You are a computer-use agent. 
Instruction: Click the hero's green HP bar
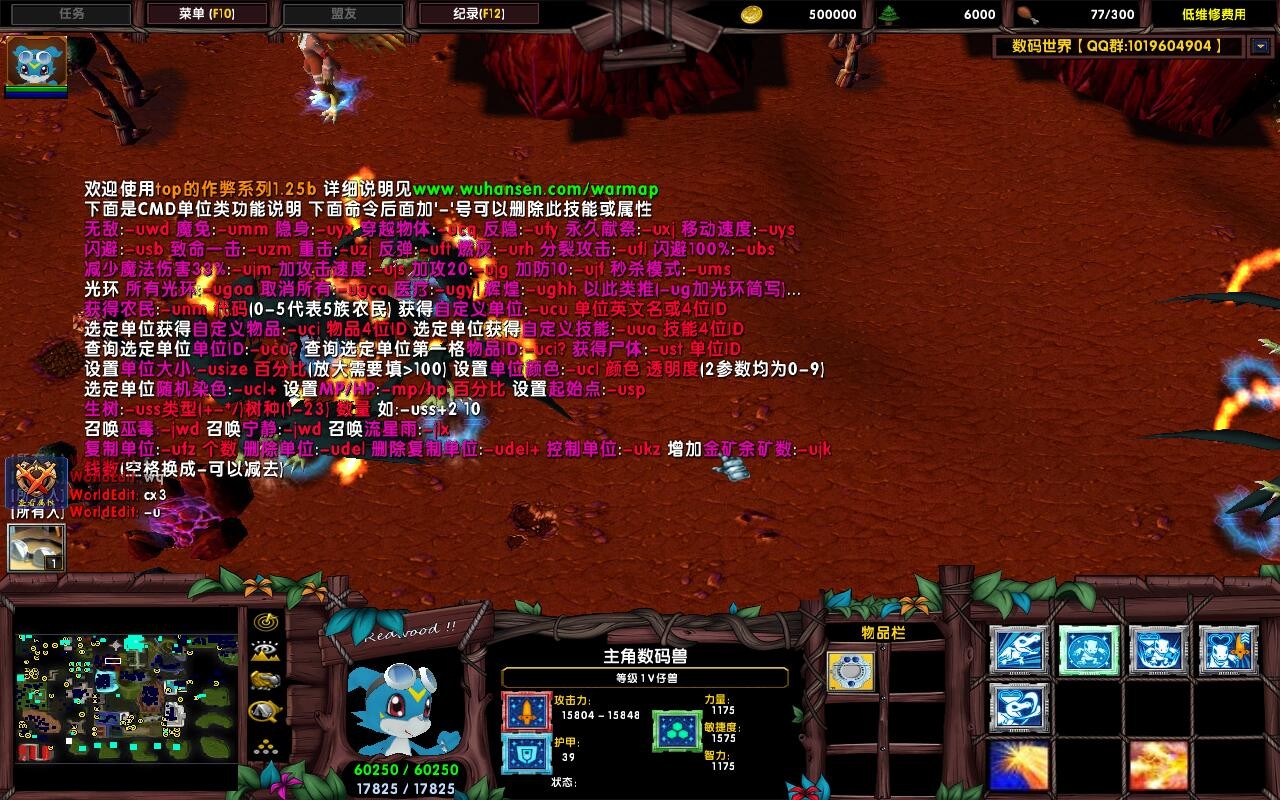[405, 770]
